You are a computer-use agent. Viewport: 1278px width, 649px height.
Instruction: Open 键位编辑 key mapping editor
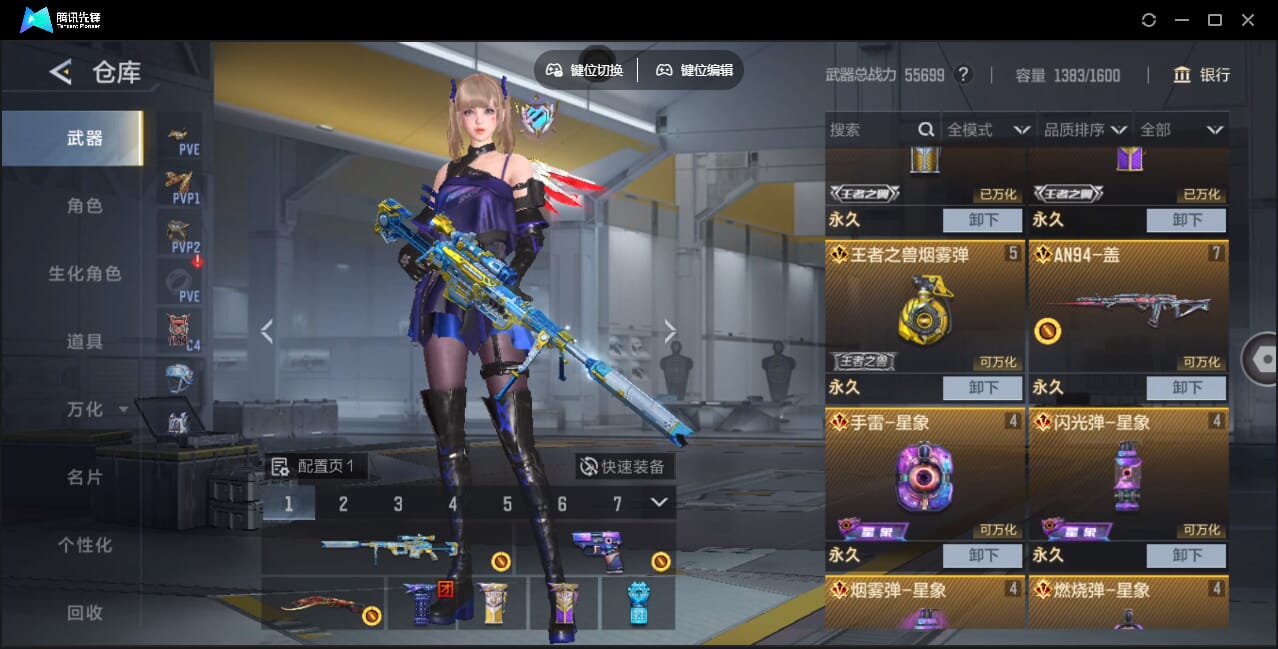(x=694, y=70)
